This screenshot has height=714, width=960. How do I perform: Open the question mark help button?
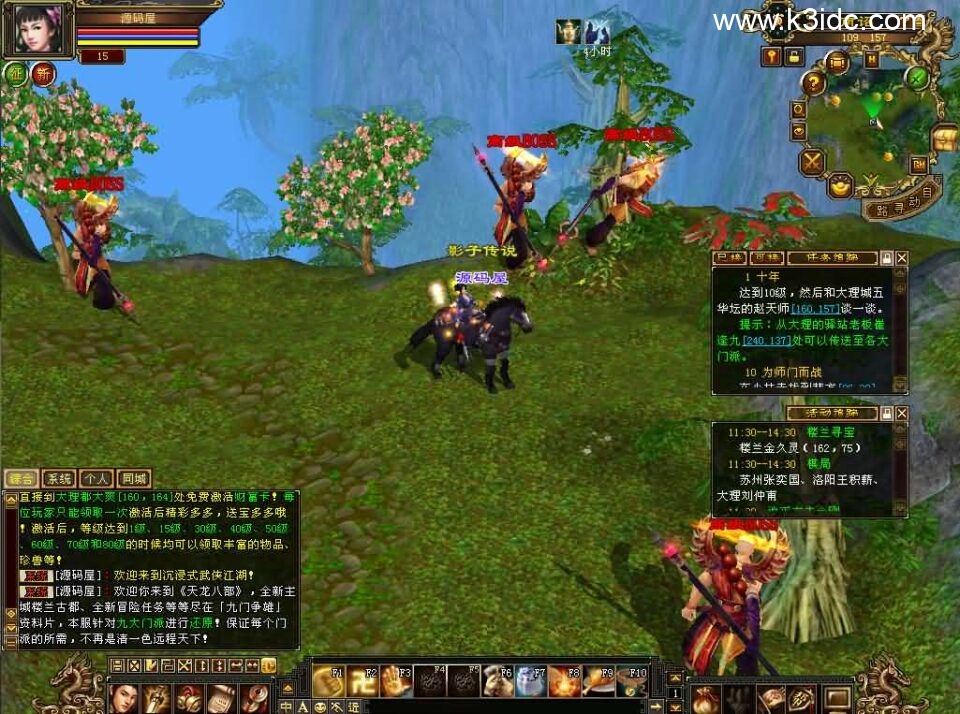pyautogui.click(x=815, y=84)
